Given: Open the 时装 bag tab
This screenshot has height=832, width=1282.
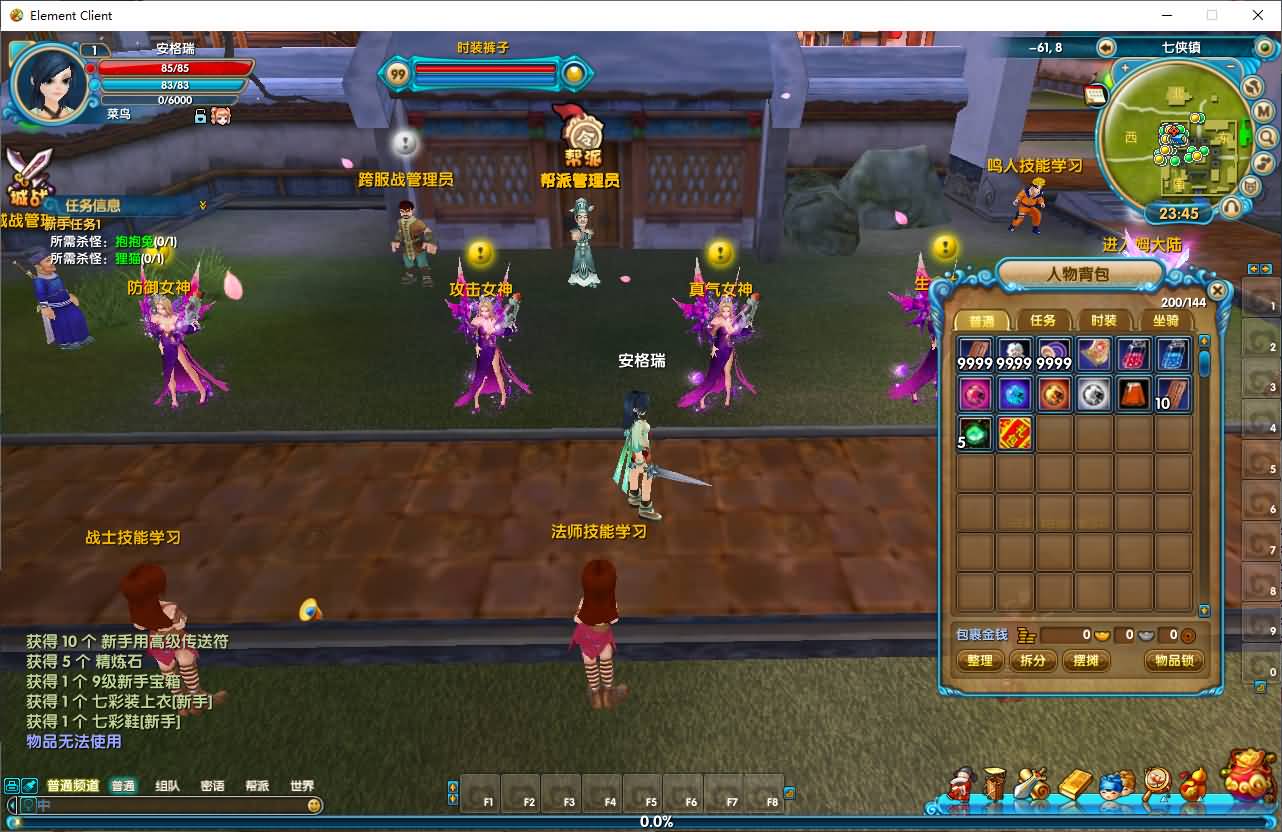Looking at the screenshot, I should tap(1103, 321).
